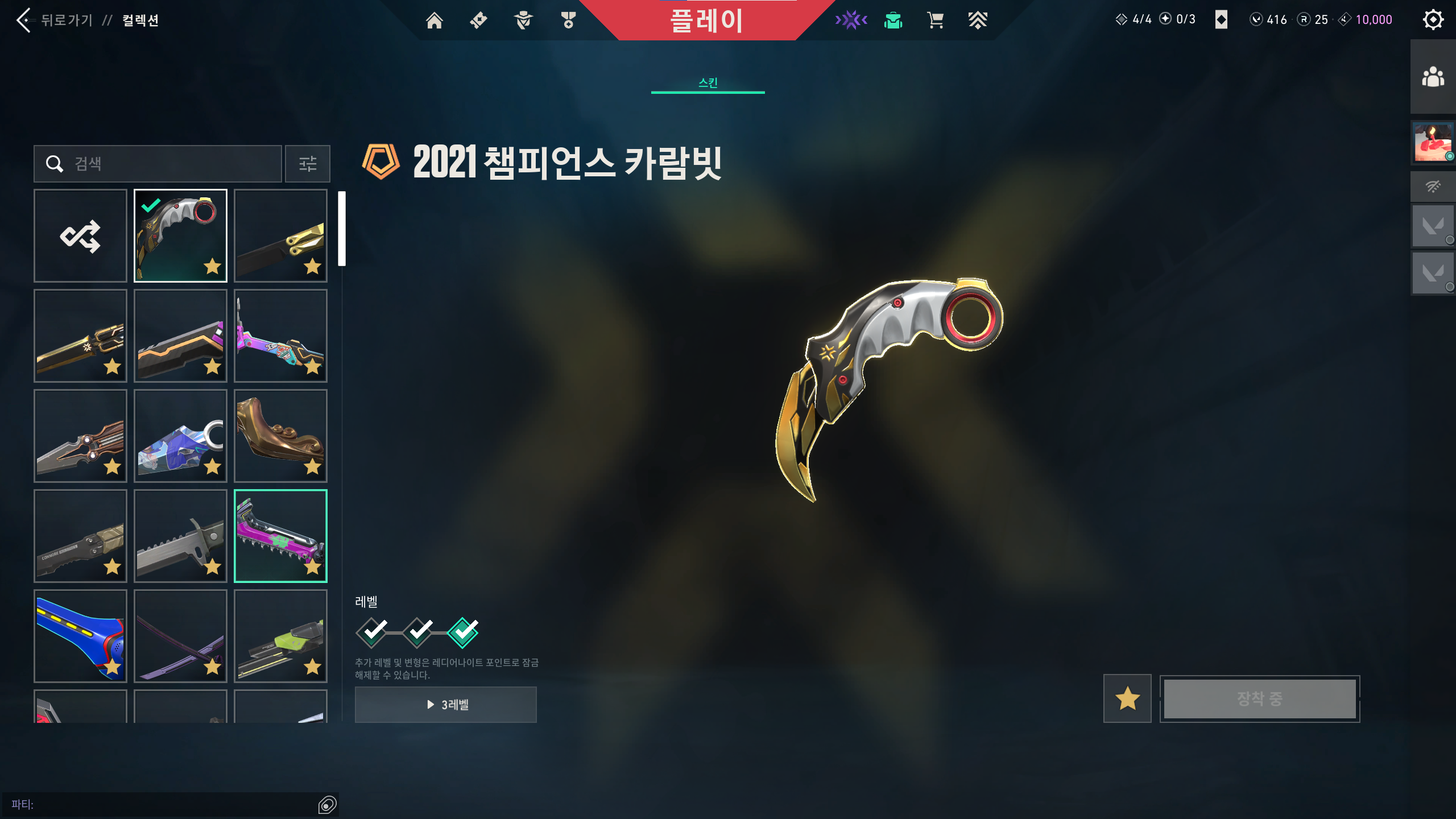Click the 장착 중 equip button
The image size is (1456, 819).
click(1260, 698)
